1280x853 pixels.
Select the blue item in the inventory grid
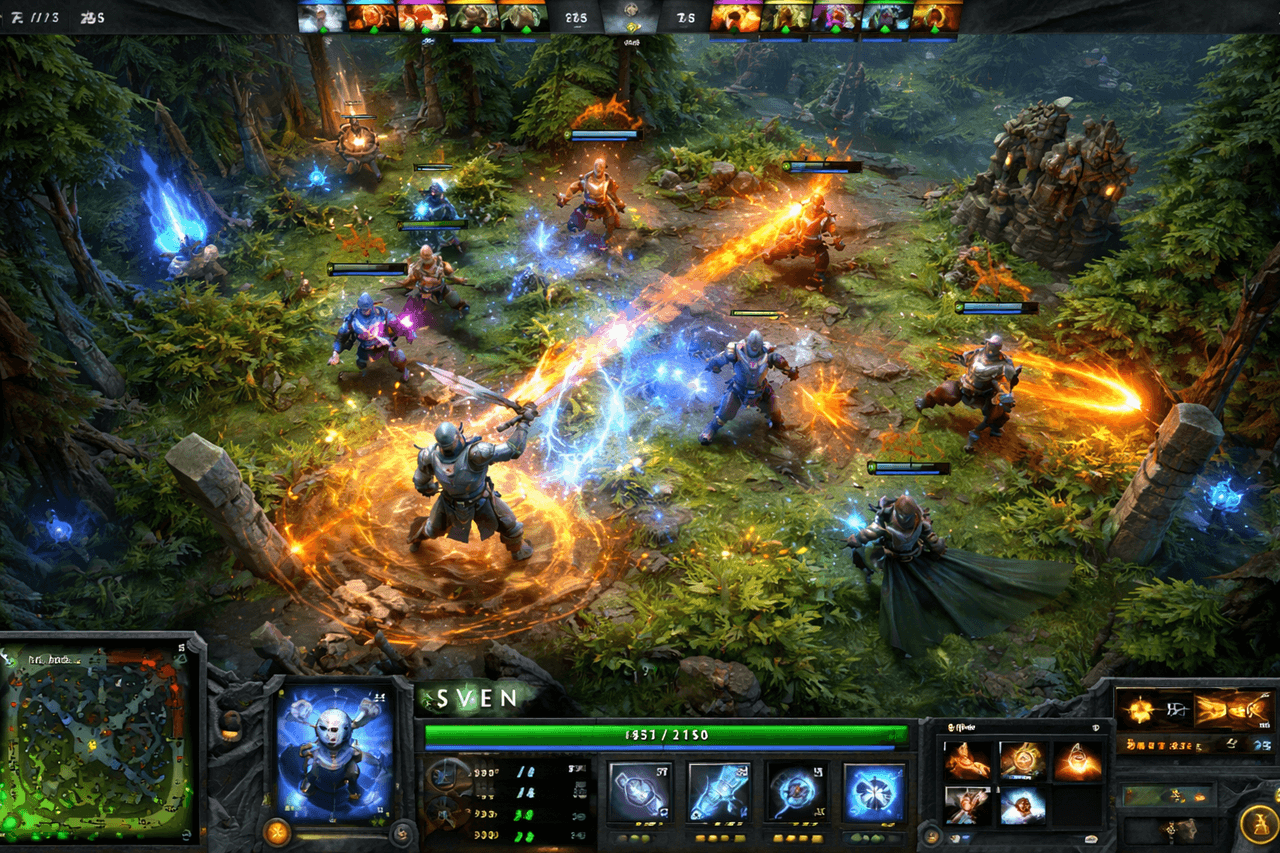click(1022, 805)
